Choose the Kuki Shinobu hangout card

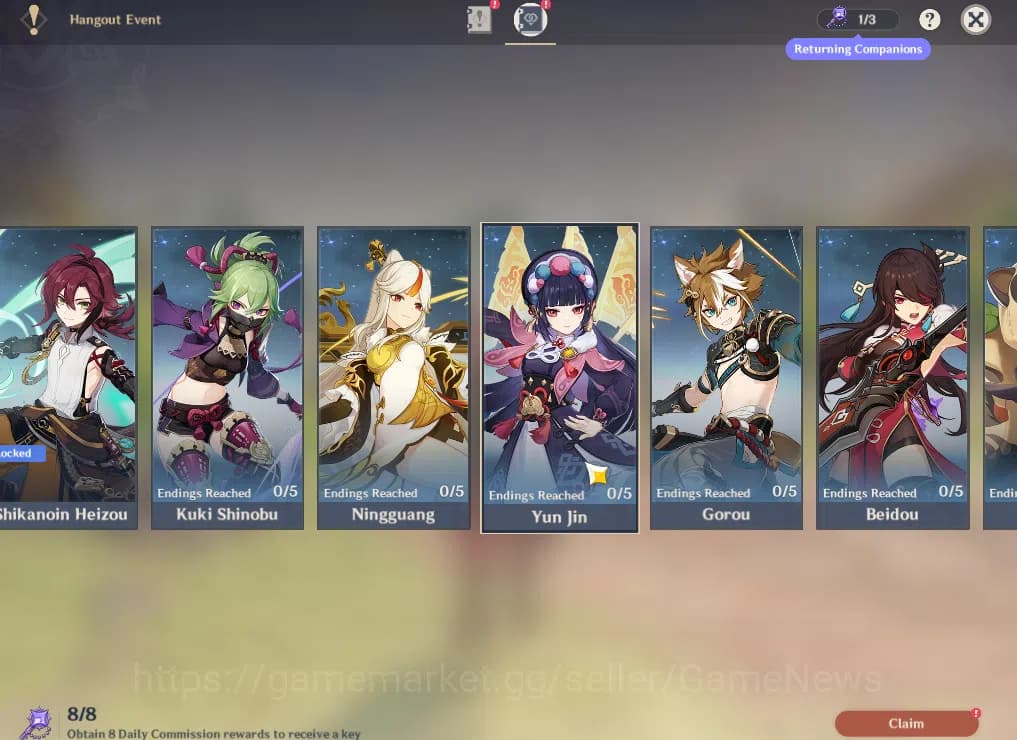[x=227, y=376]
